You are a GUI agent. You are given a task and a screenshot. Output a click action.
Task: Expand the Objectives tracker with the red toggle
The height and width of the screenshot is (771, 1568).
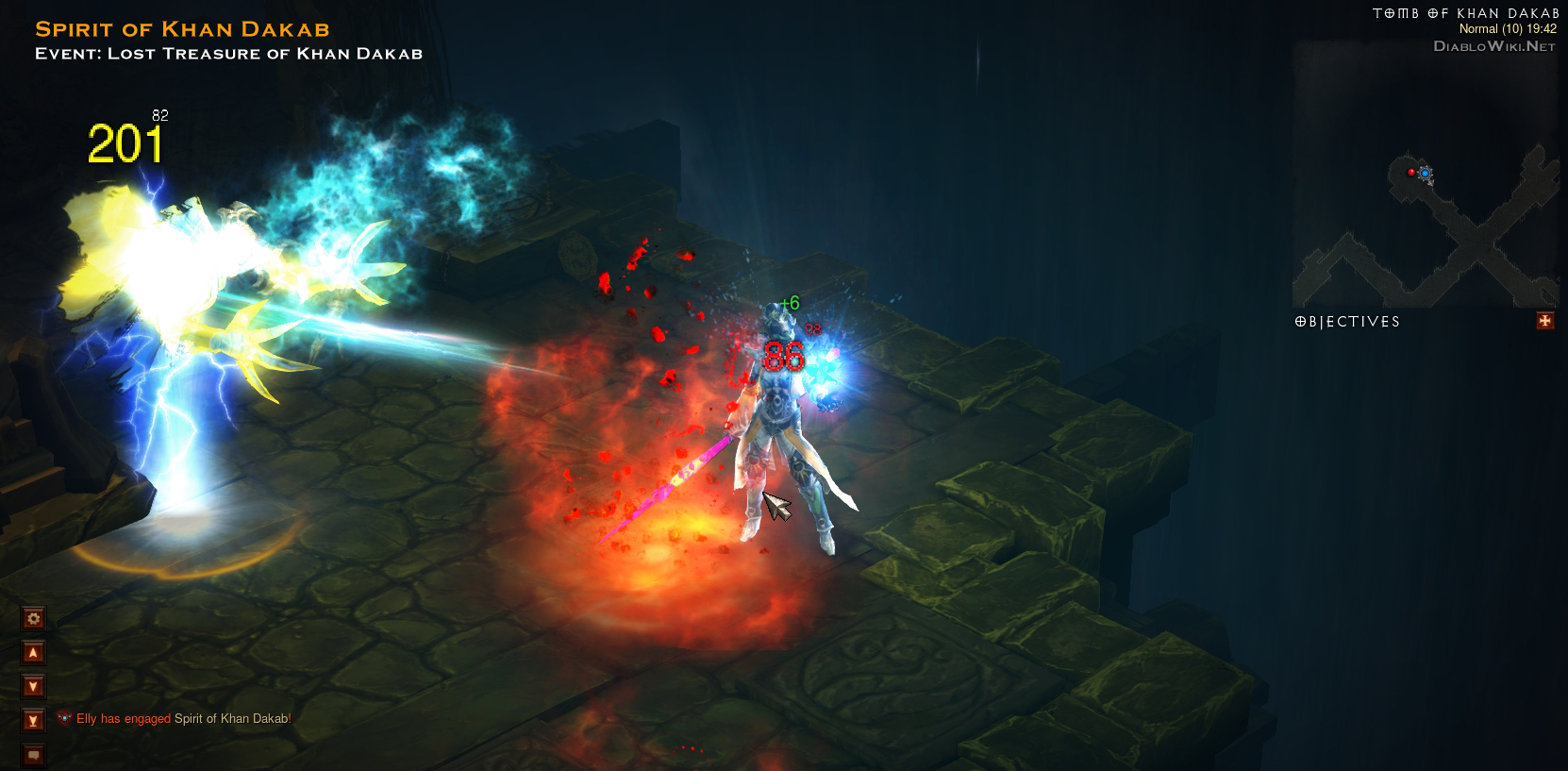click(1544, 321)
